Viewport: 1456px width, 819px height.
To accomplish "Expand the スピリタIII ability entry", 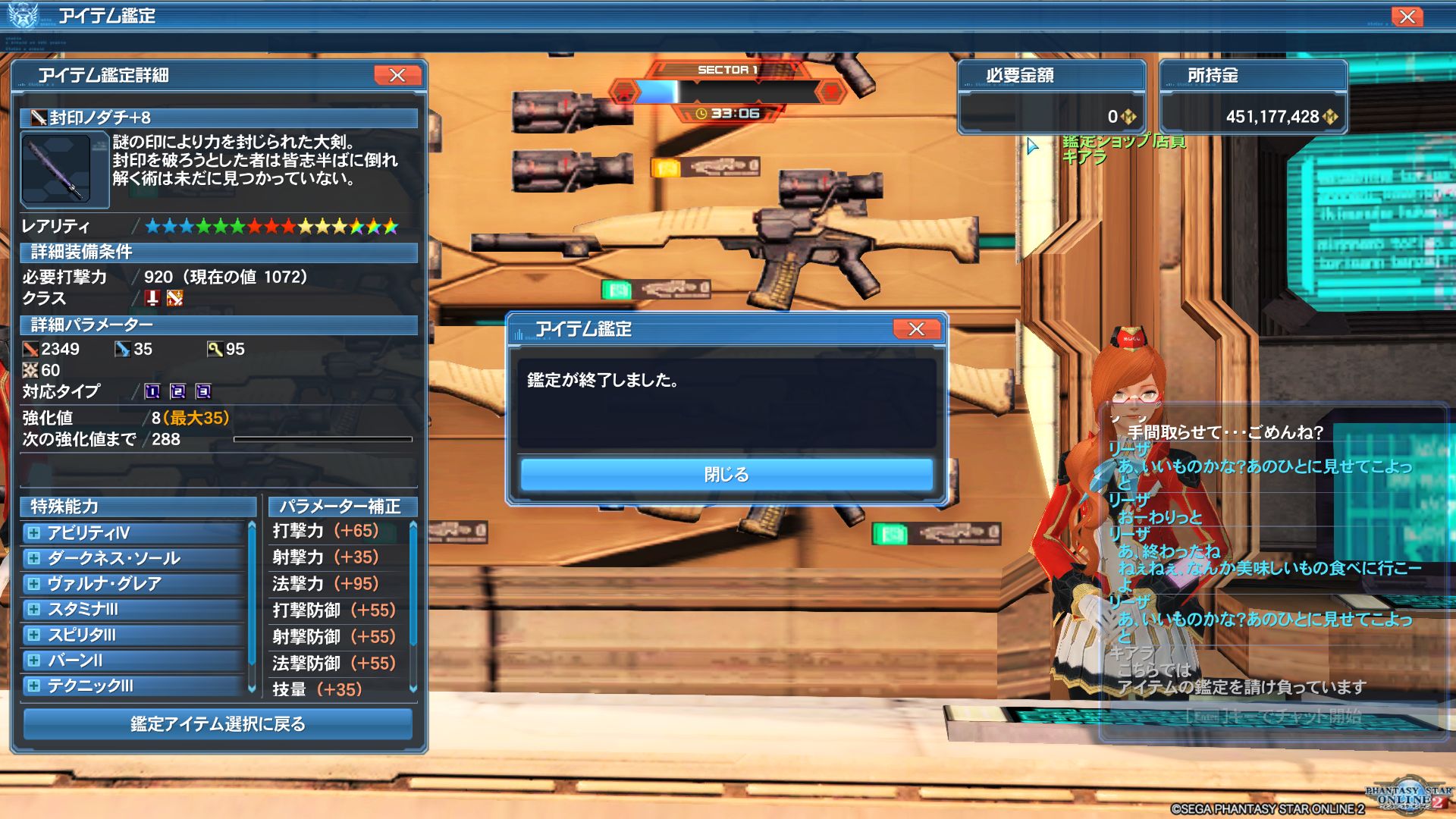I will pyautogui.click(x=33, y=635).
